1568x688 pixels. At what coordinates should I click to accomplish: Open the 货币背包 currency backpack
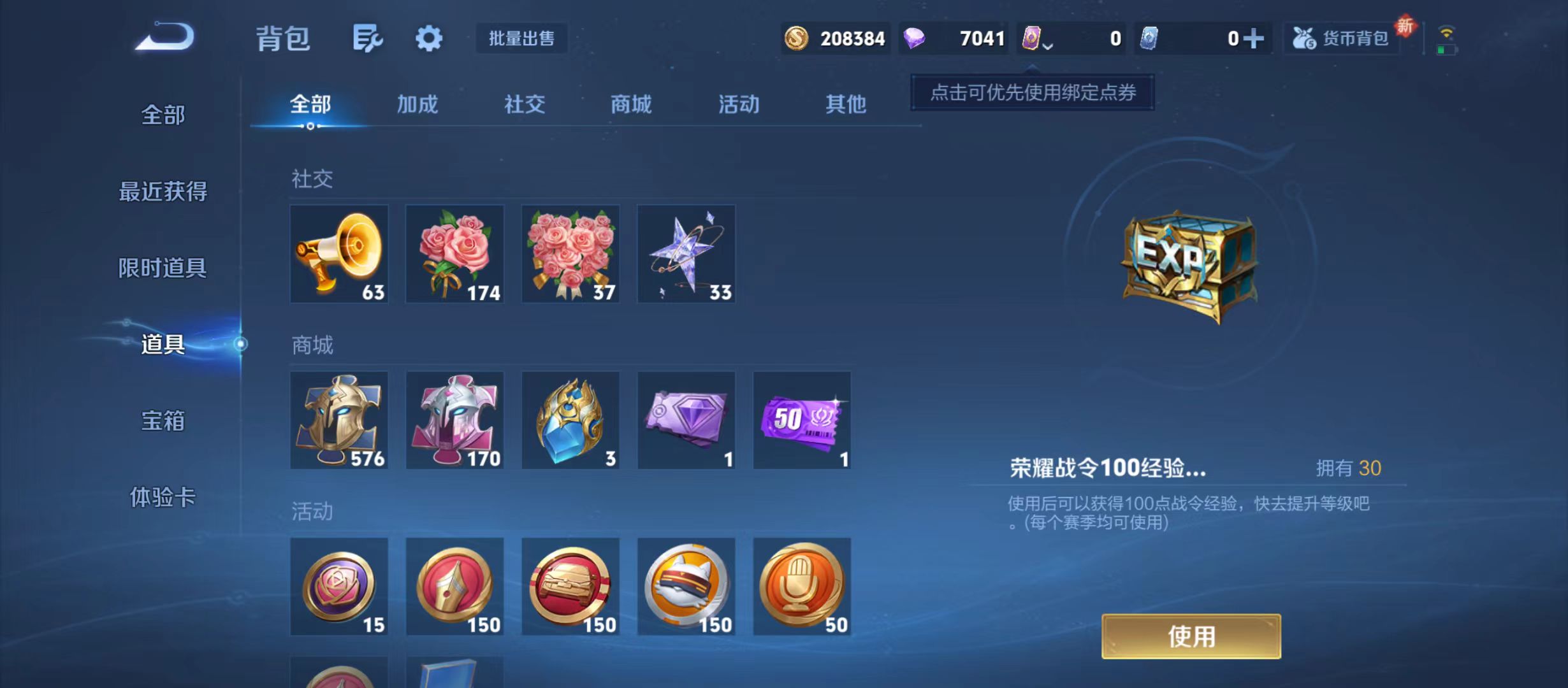coord(1340,38)
